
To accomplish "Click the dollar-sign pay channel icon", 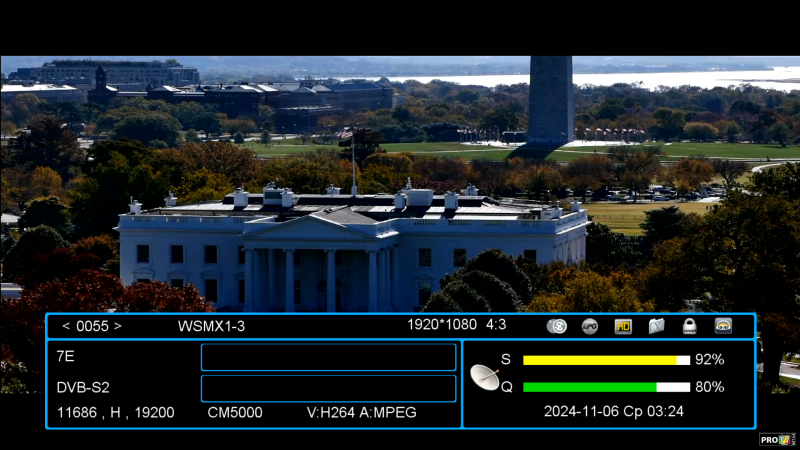I will pos(558,326).
